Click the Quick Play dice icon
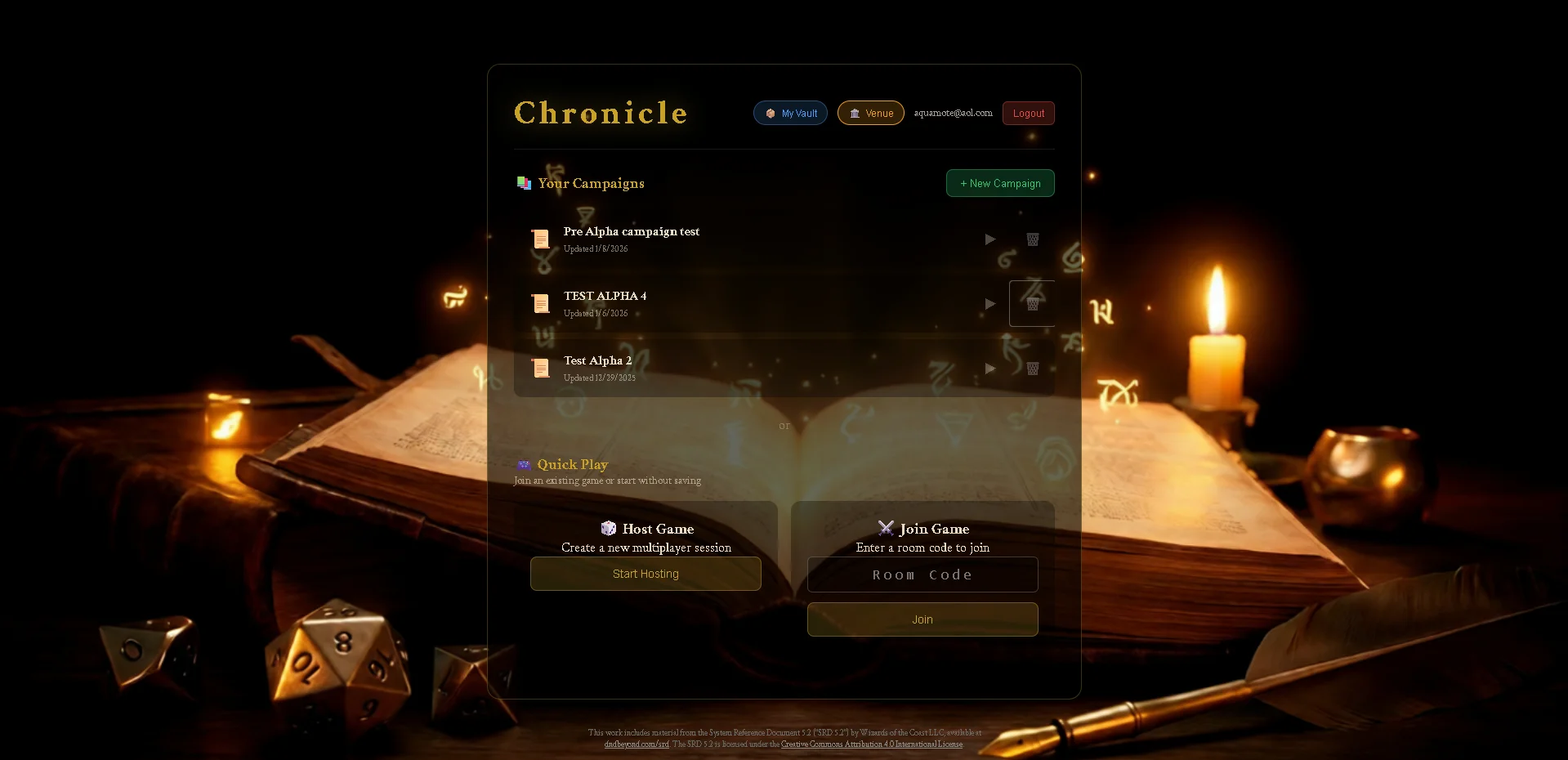The image size is (1568, 760). coord(524,464)
